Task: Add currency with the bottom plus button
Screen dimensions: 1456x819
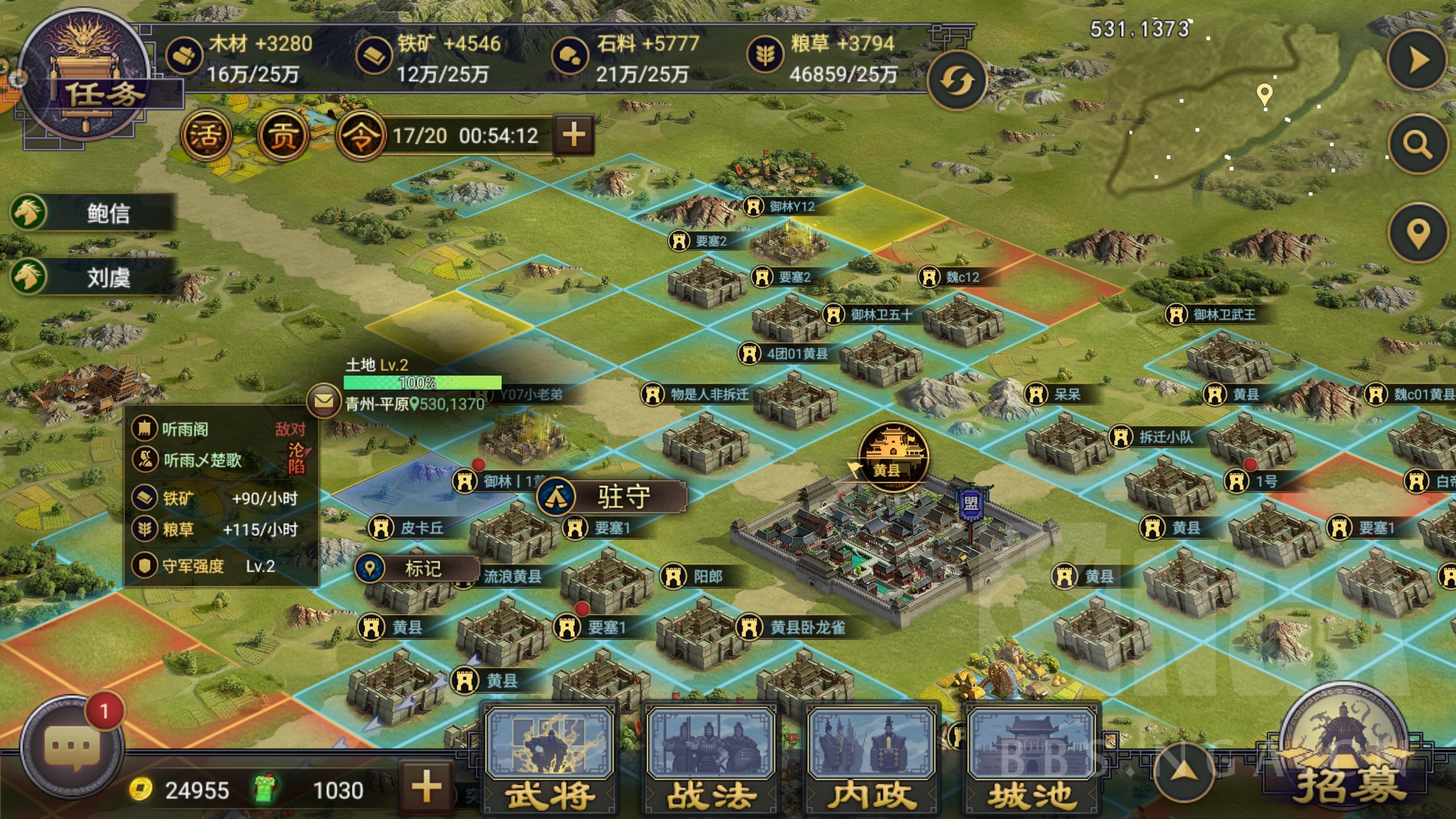Action: (427, 787)
